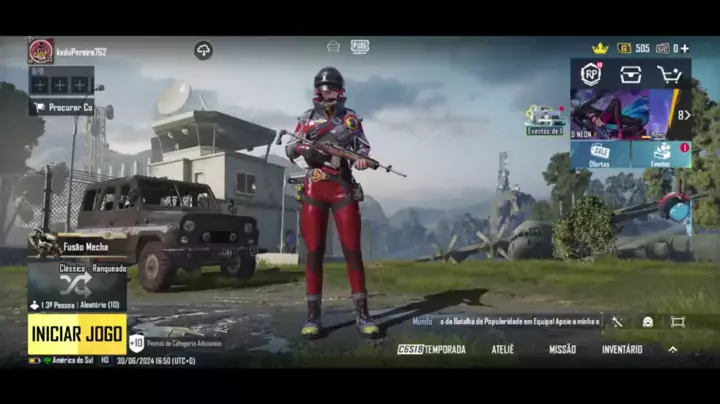Open the shopping cart store
This screenshot has height=404, width=720.
[x=669, y=74]
